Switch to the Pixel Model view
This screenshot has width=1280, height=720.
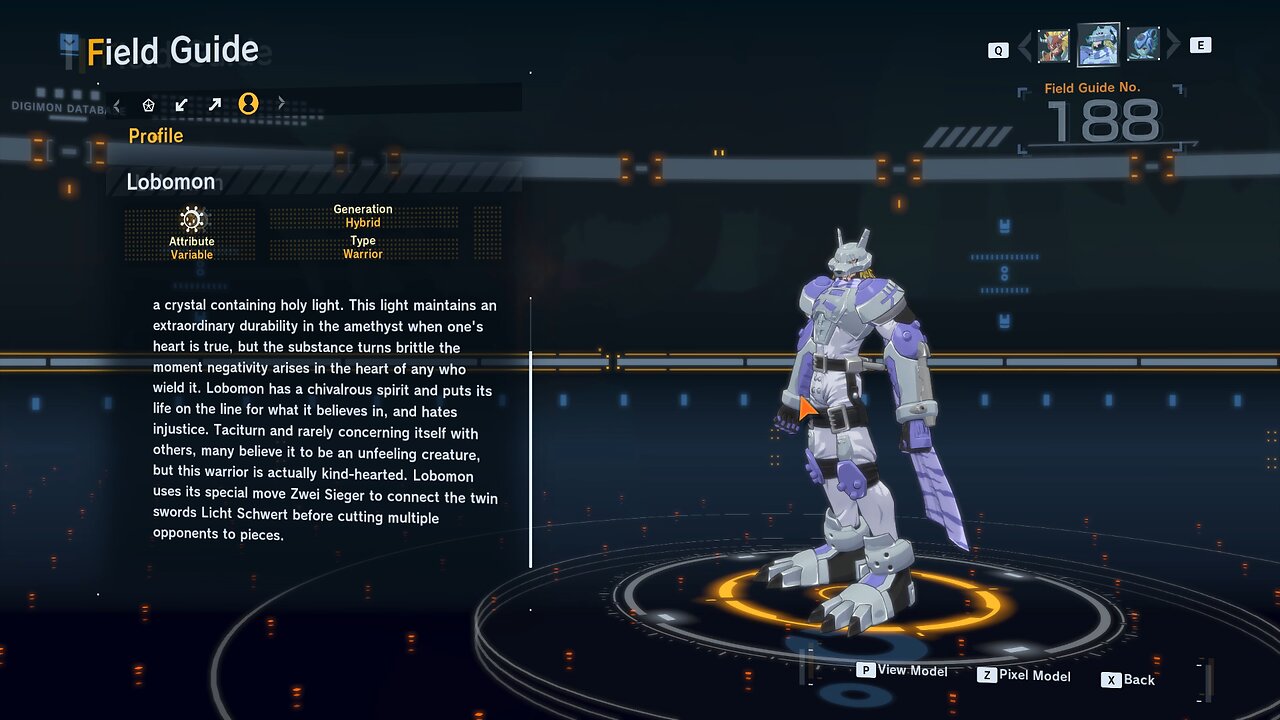coord(1024,676)
